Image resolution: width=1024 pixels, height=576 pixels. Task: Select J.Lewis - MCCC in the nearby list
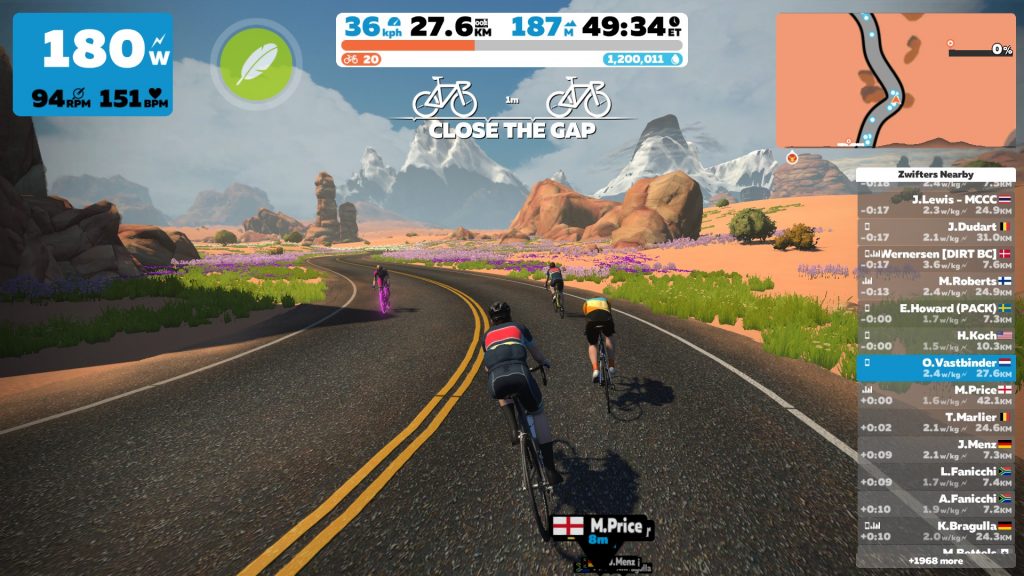click(936, 204)
